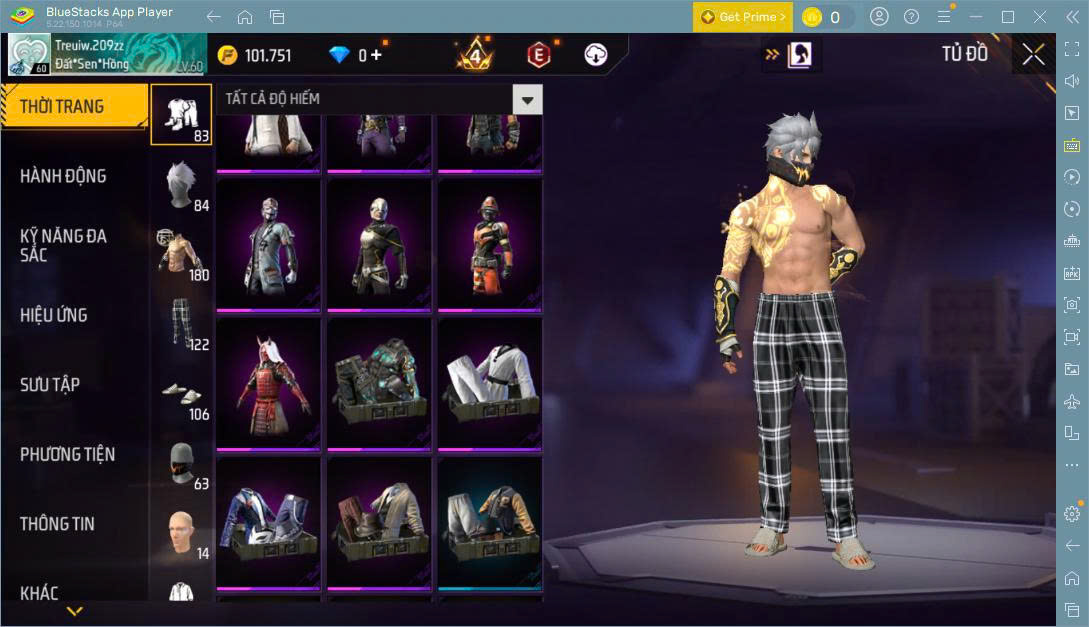The image size is (1089, 627).
Task: Open the download cloud icon
Action: tap(596, 55)
